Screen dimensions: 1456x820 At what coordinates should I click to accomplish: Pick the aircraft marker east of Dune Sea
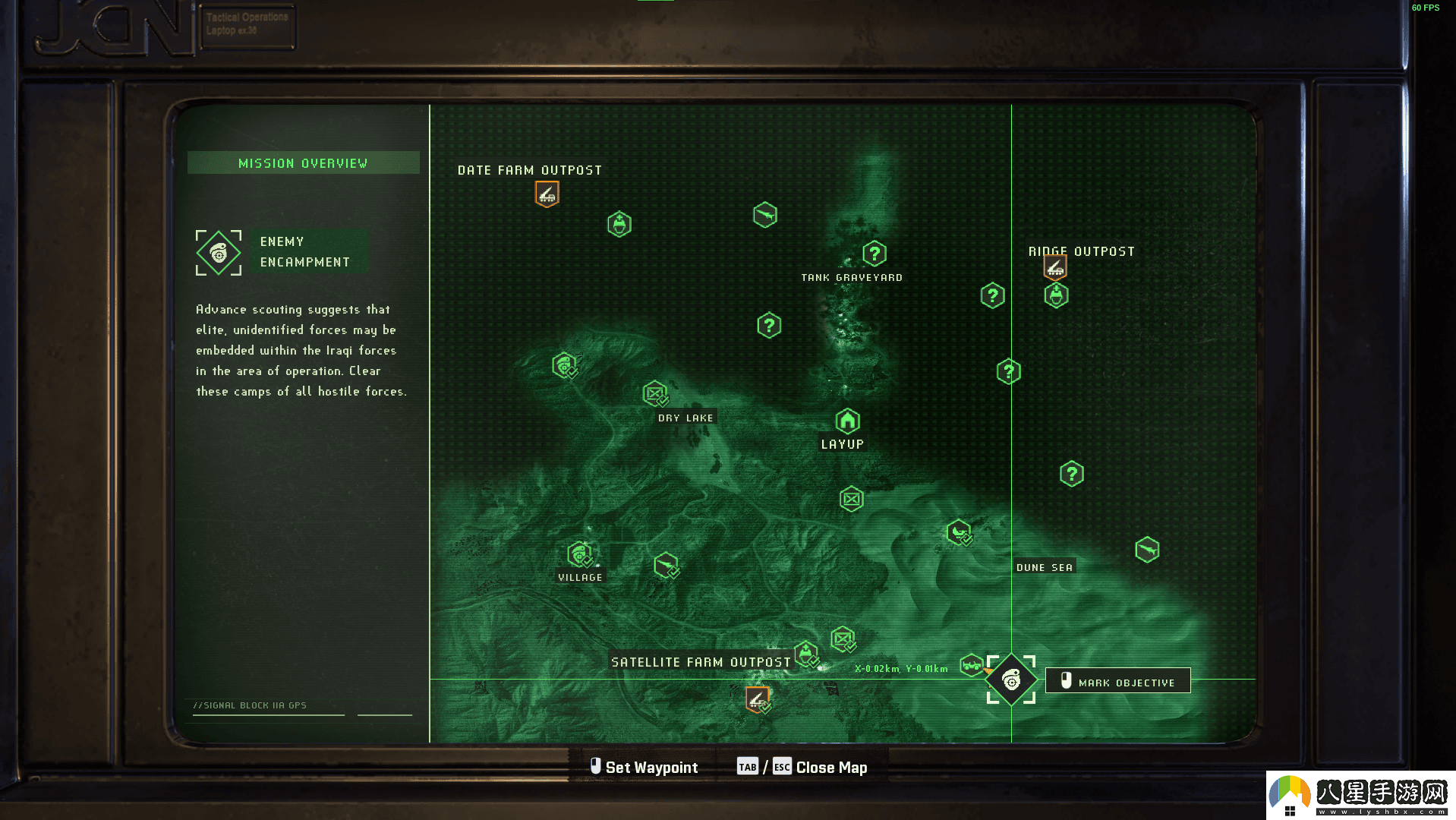[x=1147, y=549]
